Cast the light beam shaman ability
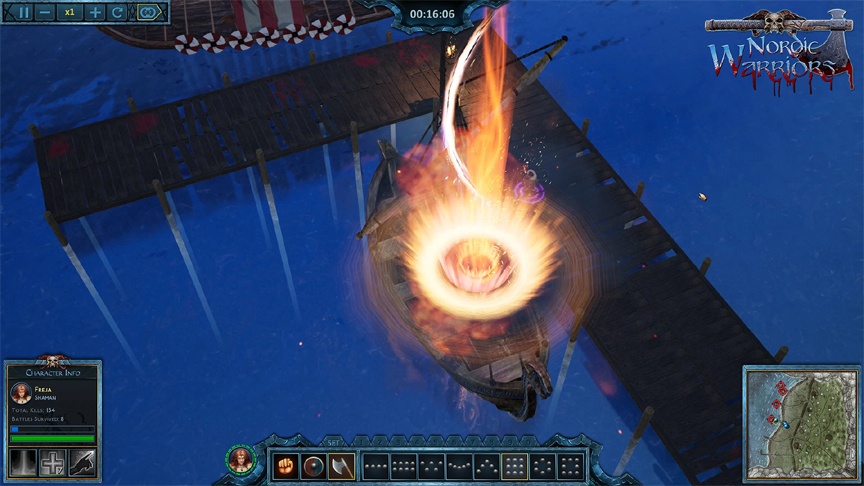The width and height of the screenshot is (864, 486). tap(23, 461)
